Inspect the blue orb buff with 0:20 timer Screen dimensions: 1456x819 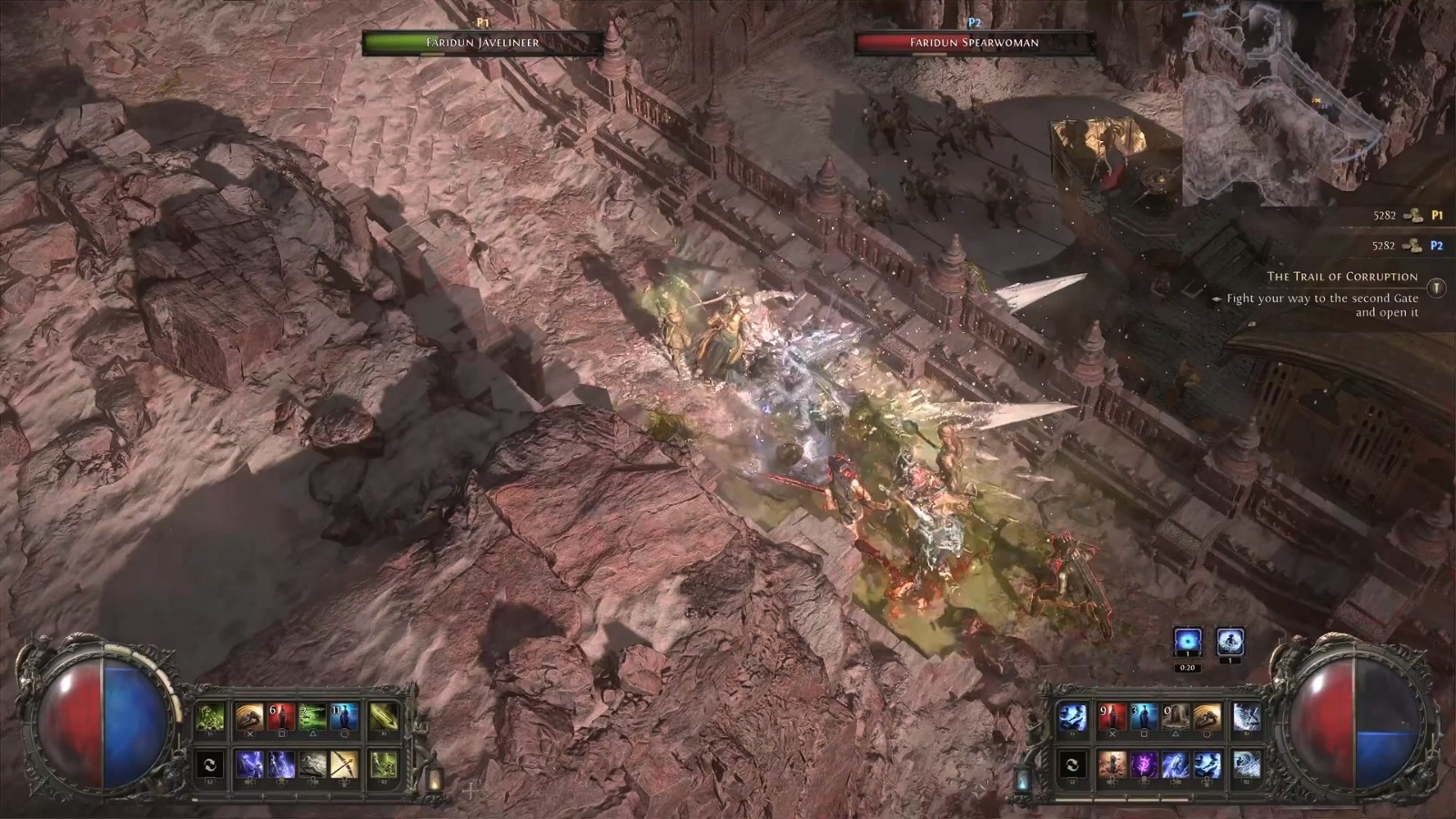[x=1187, y=642]
